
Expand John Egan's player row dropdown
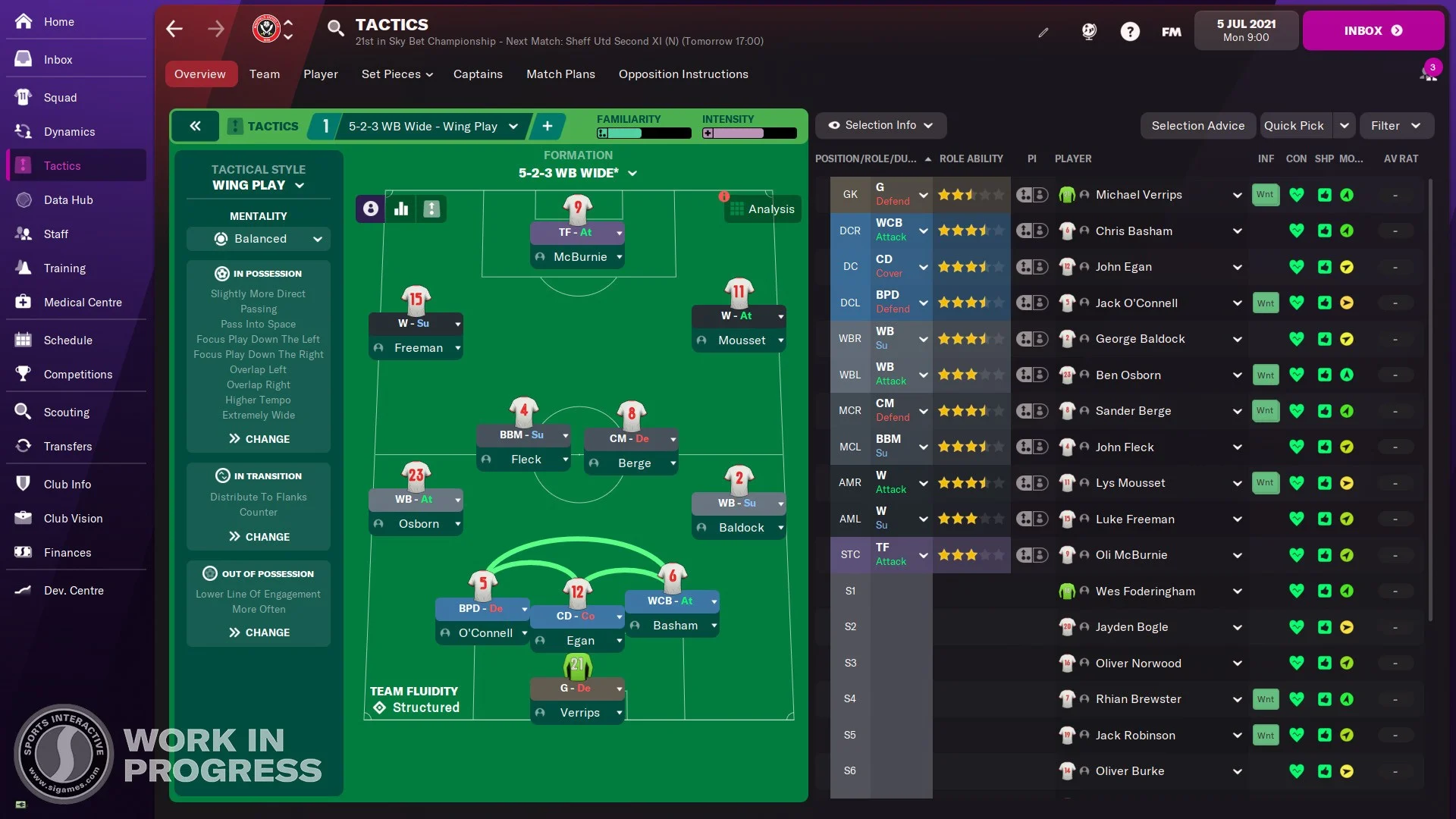(1237, 267)
